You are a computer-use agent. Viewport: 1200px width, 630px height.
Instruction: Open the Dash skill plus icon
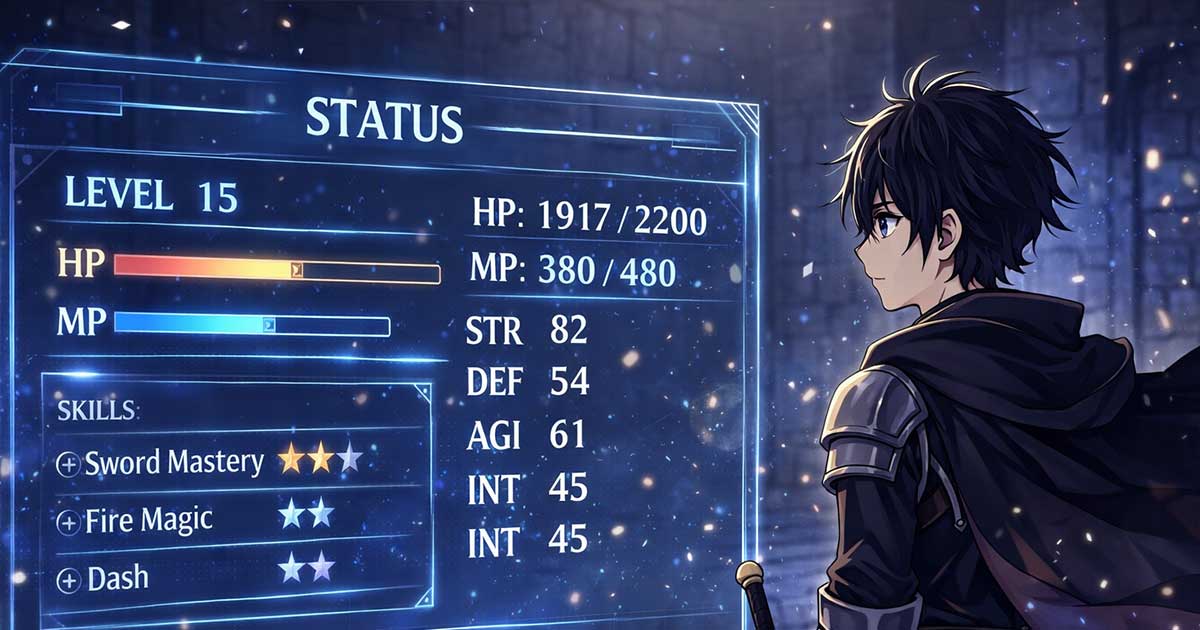coord(69,579)
